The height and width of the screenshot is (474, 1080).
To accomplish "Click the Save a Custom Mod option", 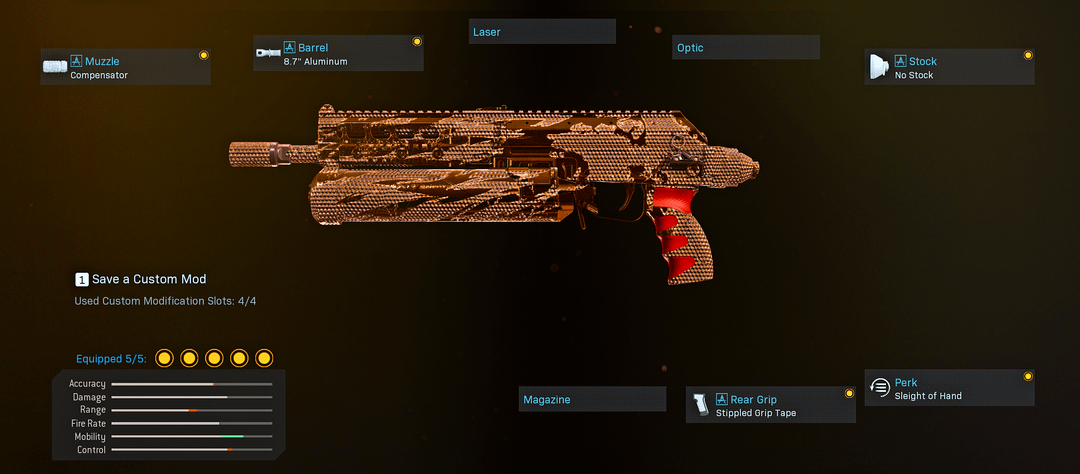I will pyautogui.click(x=141, y=279).
